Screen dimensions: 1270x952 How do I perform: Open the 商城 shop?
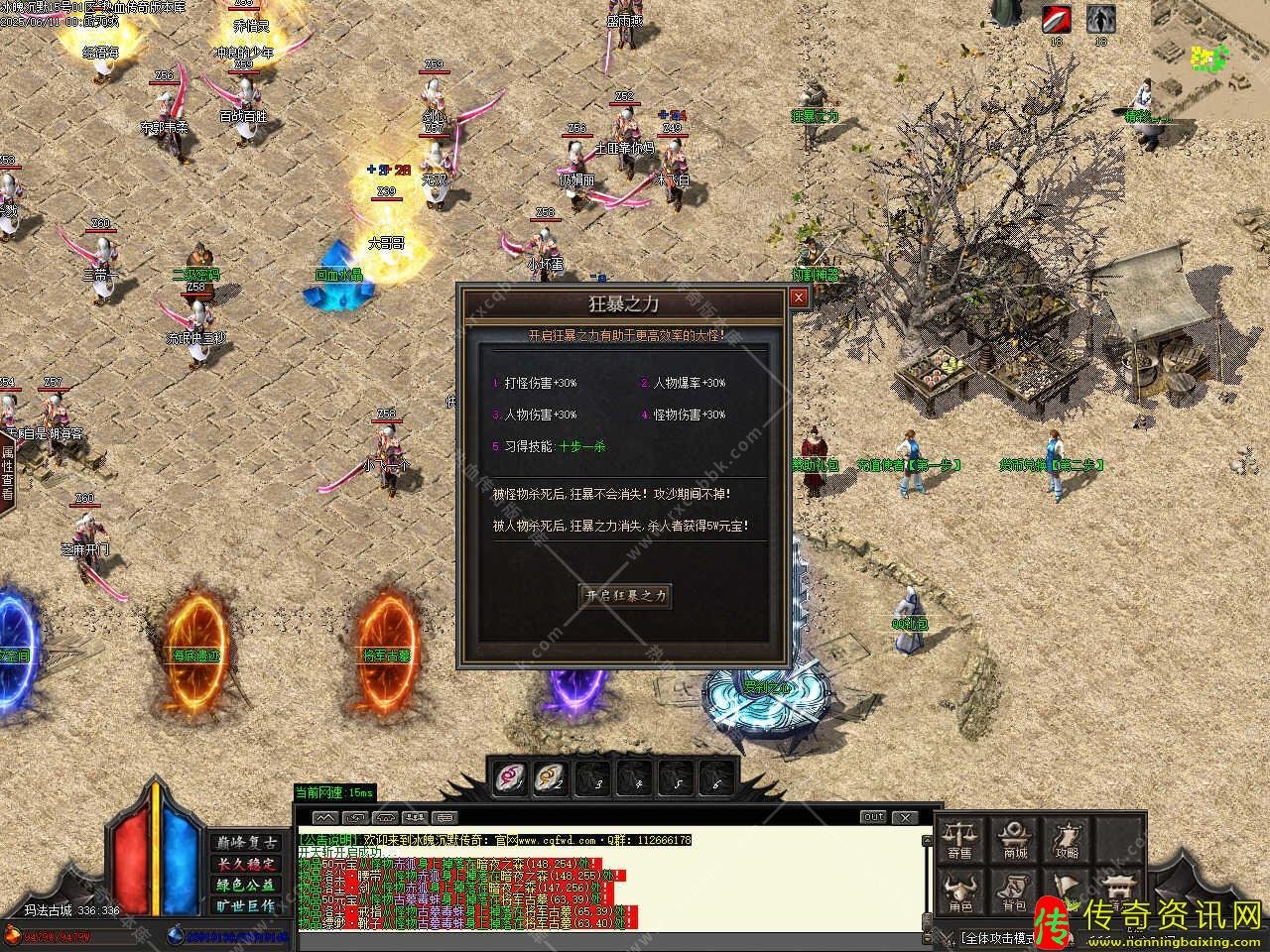(1014, 839)
